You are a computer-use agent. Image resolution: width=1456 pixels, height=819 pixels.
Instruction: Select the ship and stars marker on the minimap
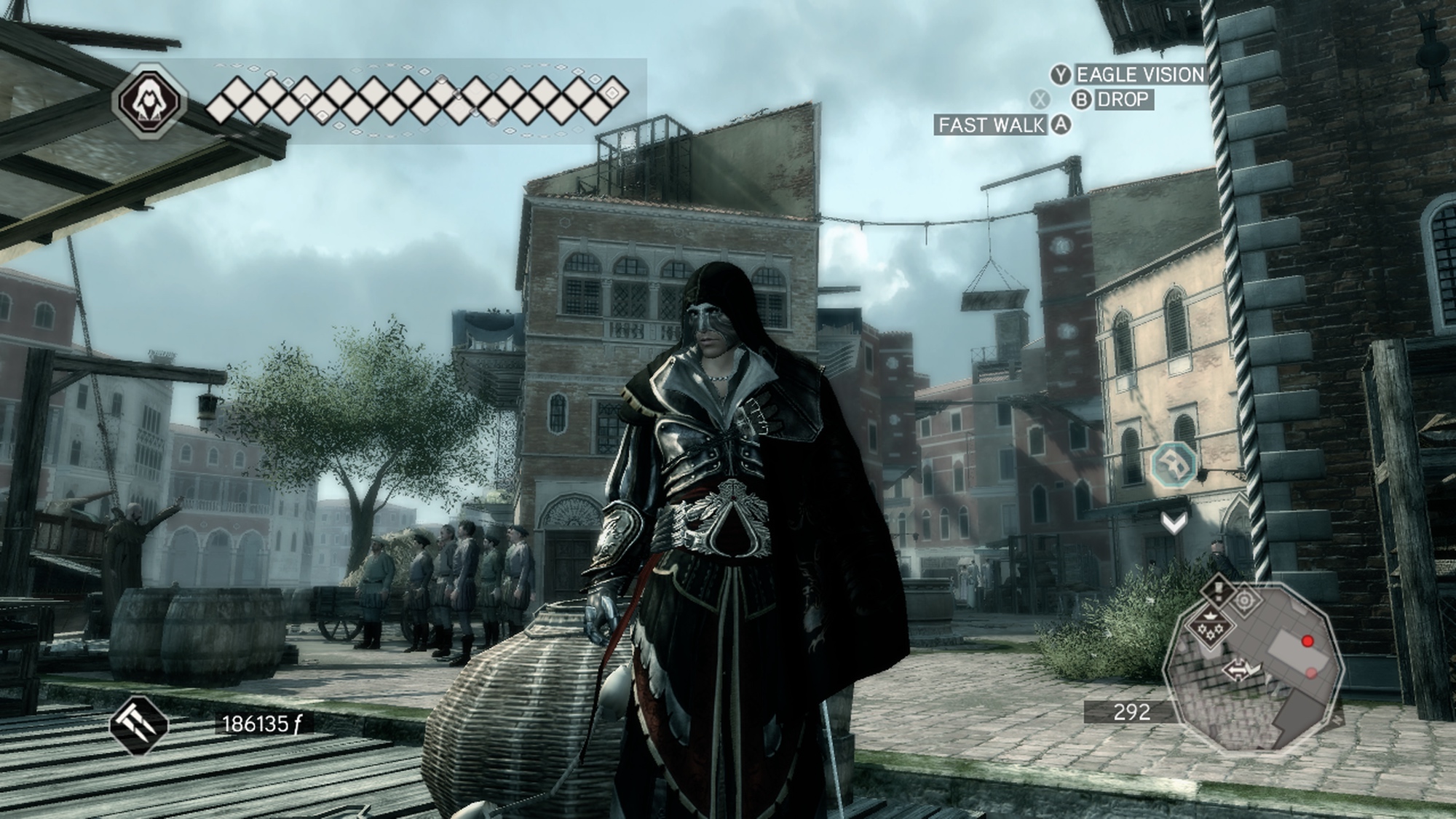point(1210,625)
